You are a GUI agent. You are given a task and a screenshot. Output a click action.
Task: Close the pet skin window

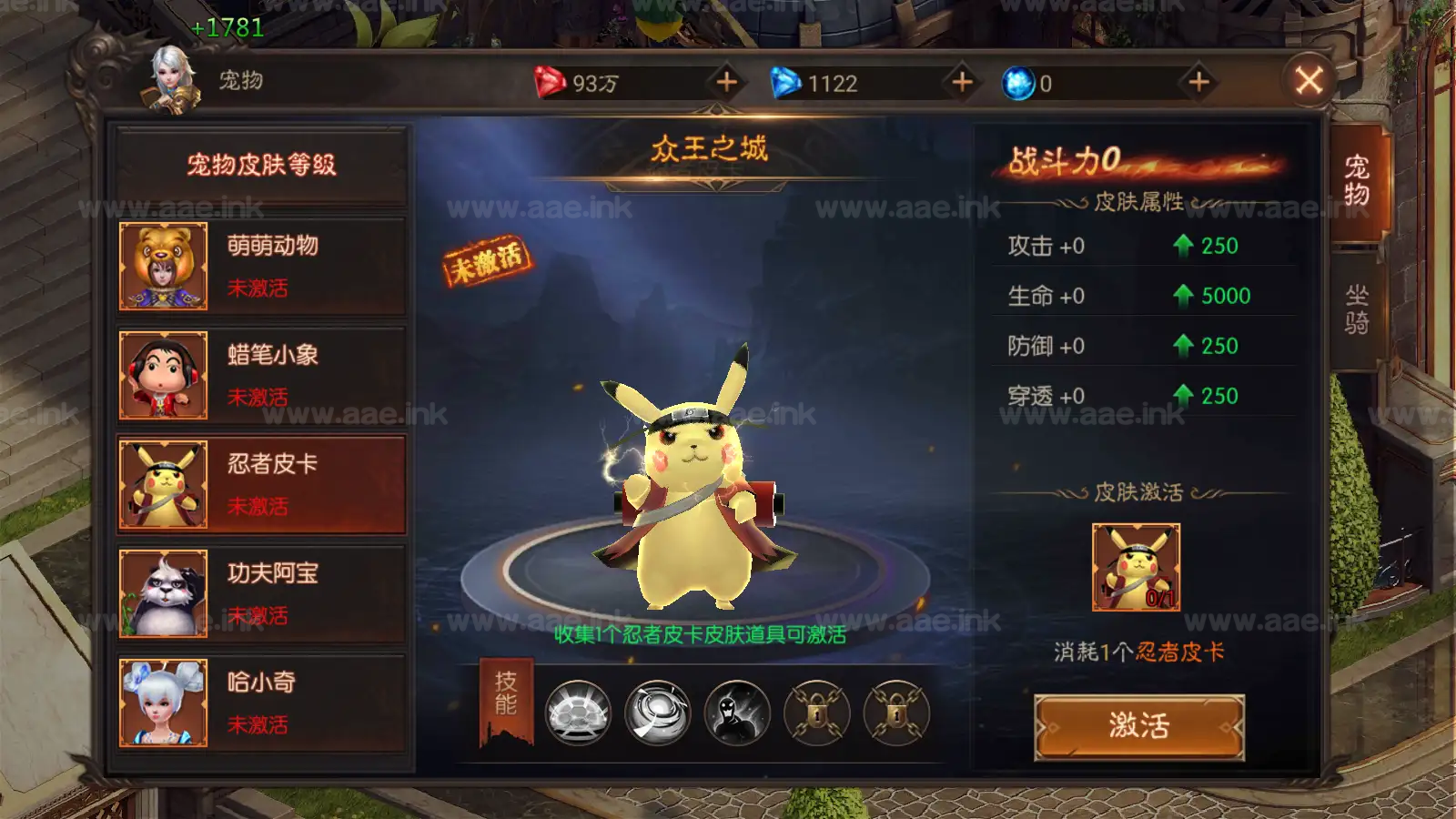1309,81
